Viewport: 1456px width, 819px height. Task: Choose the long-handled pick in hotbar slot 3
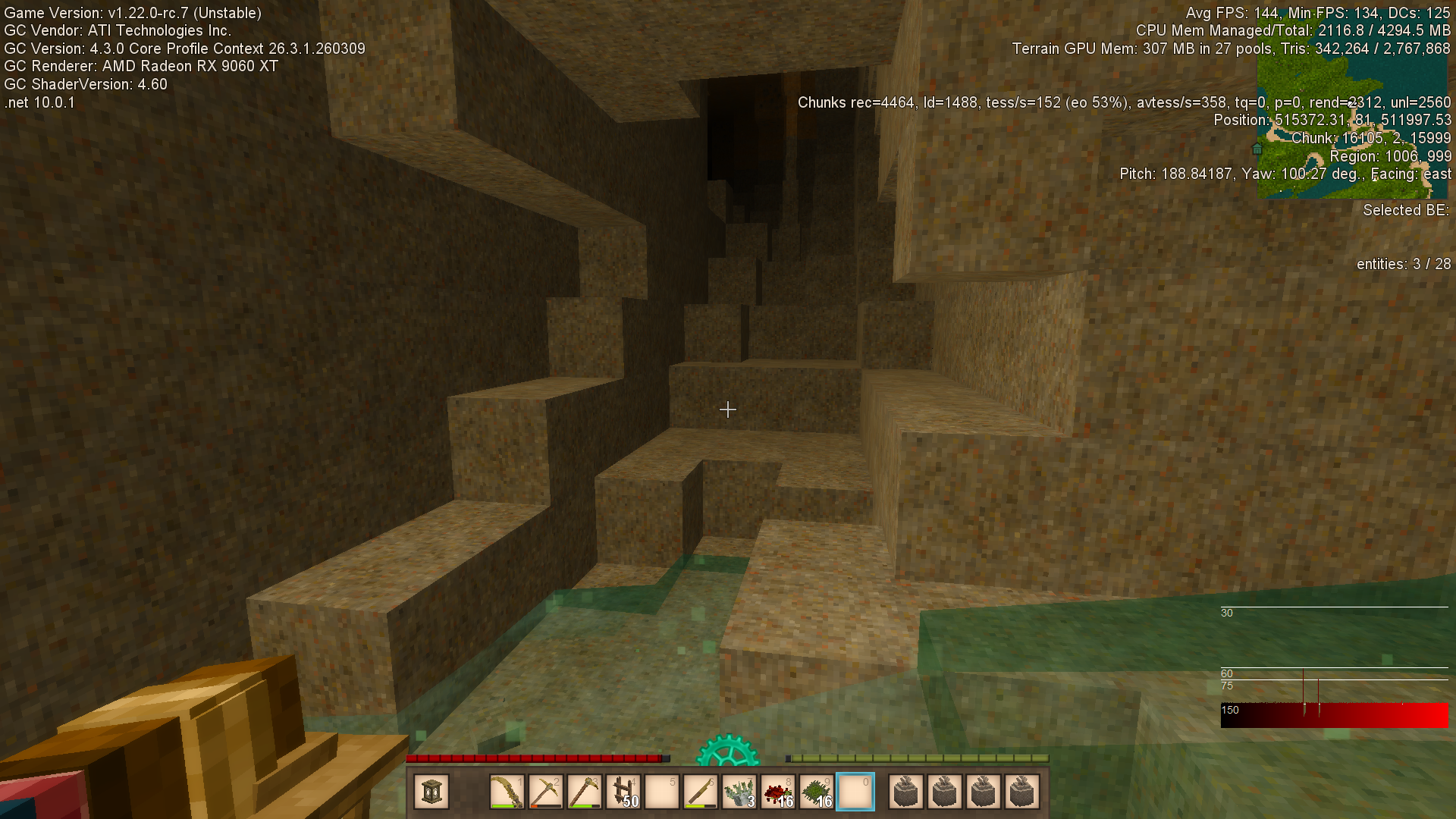[x=584, y=792]
